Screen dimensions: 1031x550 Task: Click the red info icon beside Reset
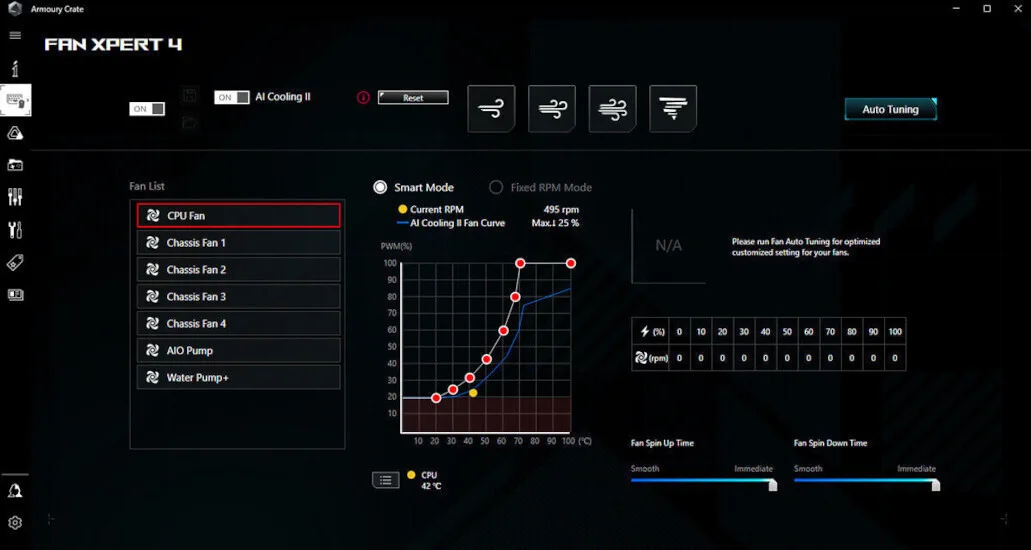[x=363, y=98]
